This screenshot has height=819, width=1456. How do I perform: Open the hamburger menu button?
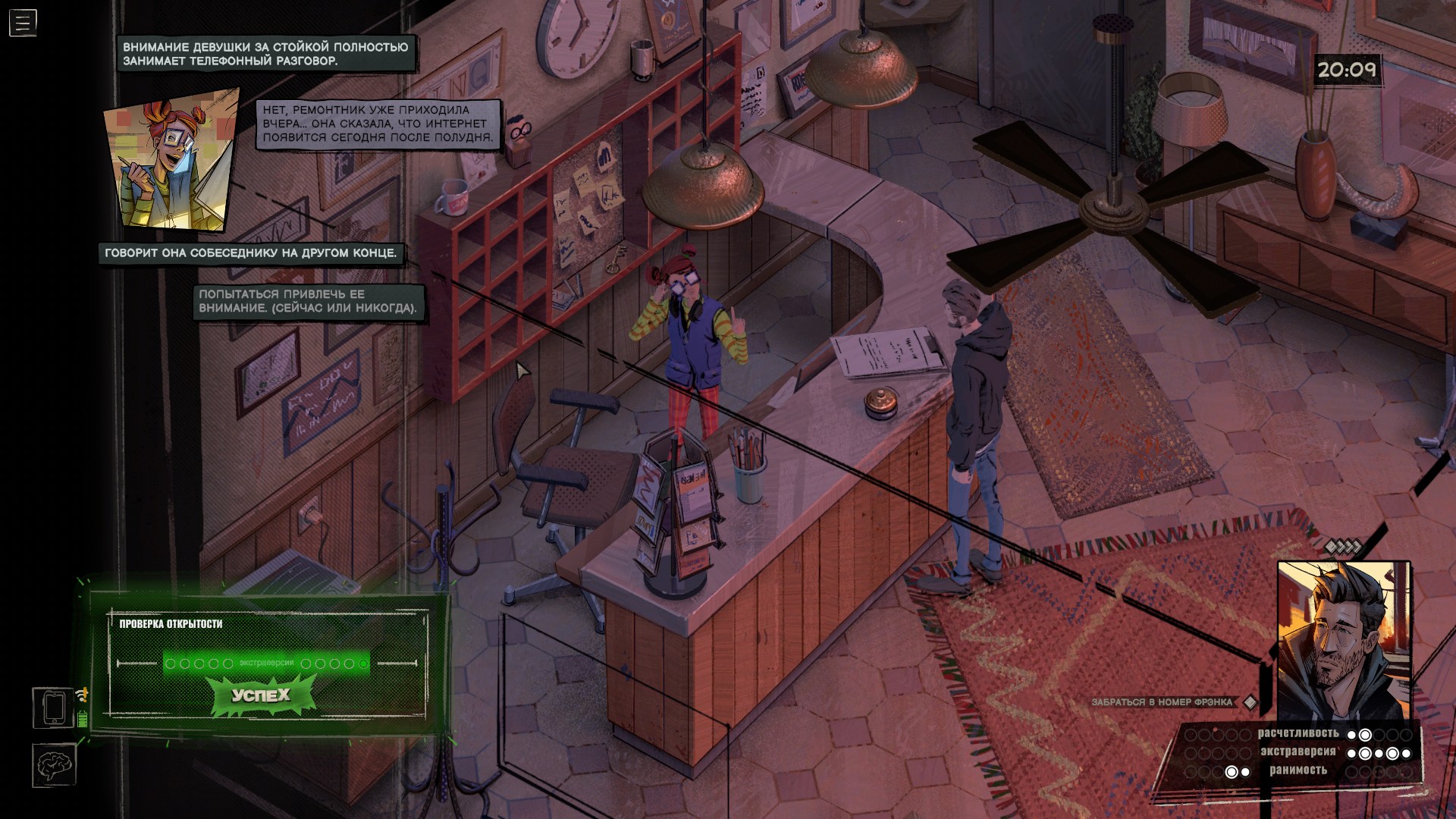(23, 23)
